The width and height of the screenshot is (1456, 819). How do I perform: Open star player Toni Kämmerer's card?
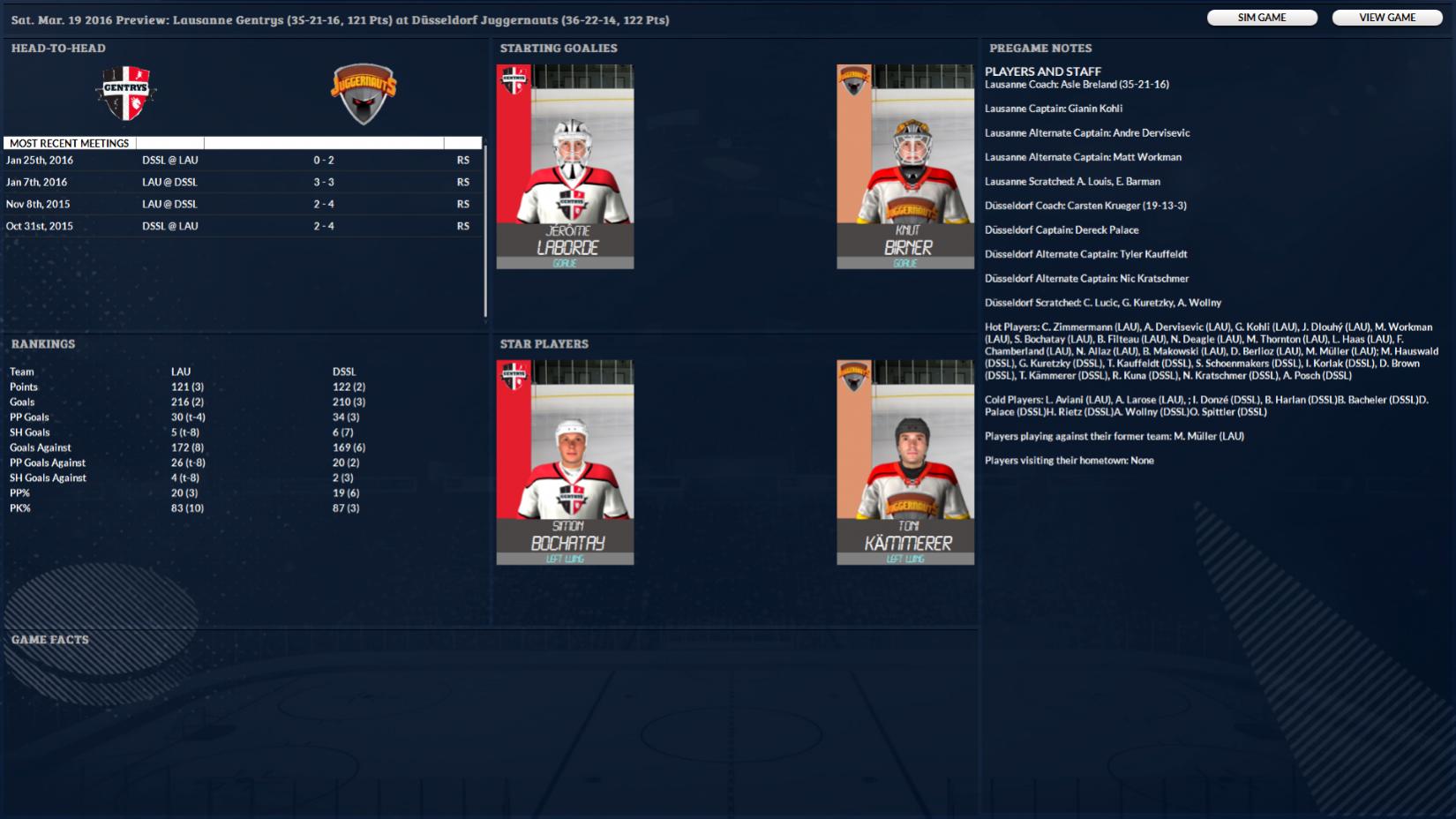905,462
